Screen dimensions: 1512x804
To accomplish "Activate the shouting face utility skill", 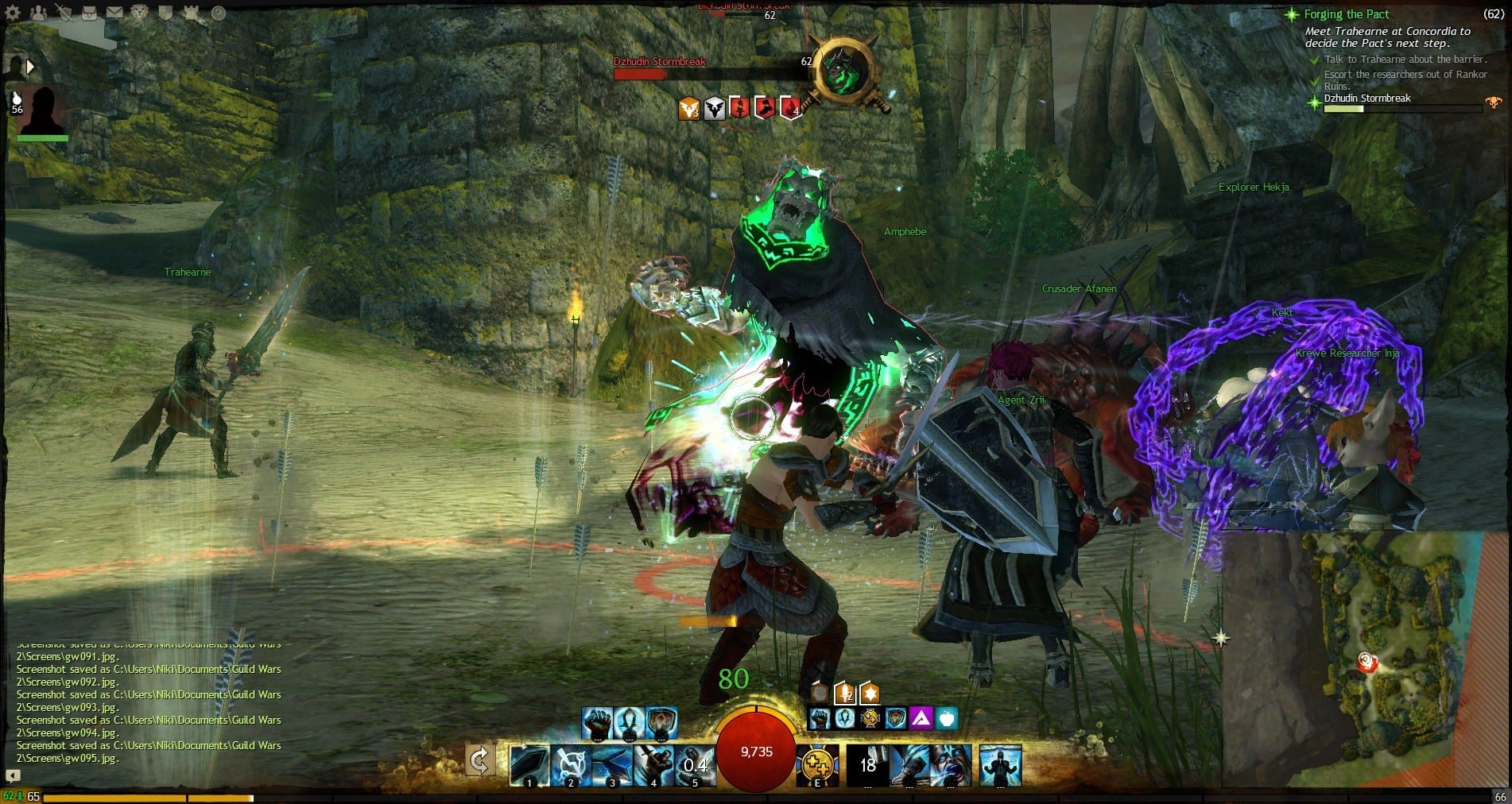I will point(951,764).
